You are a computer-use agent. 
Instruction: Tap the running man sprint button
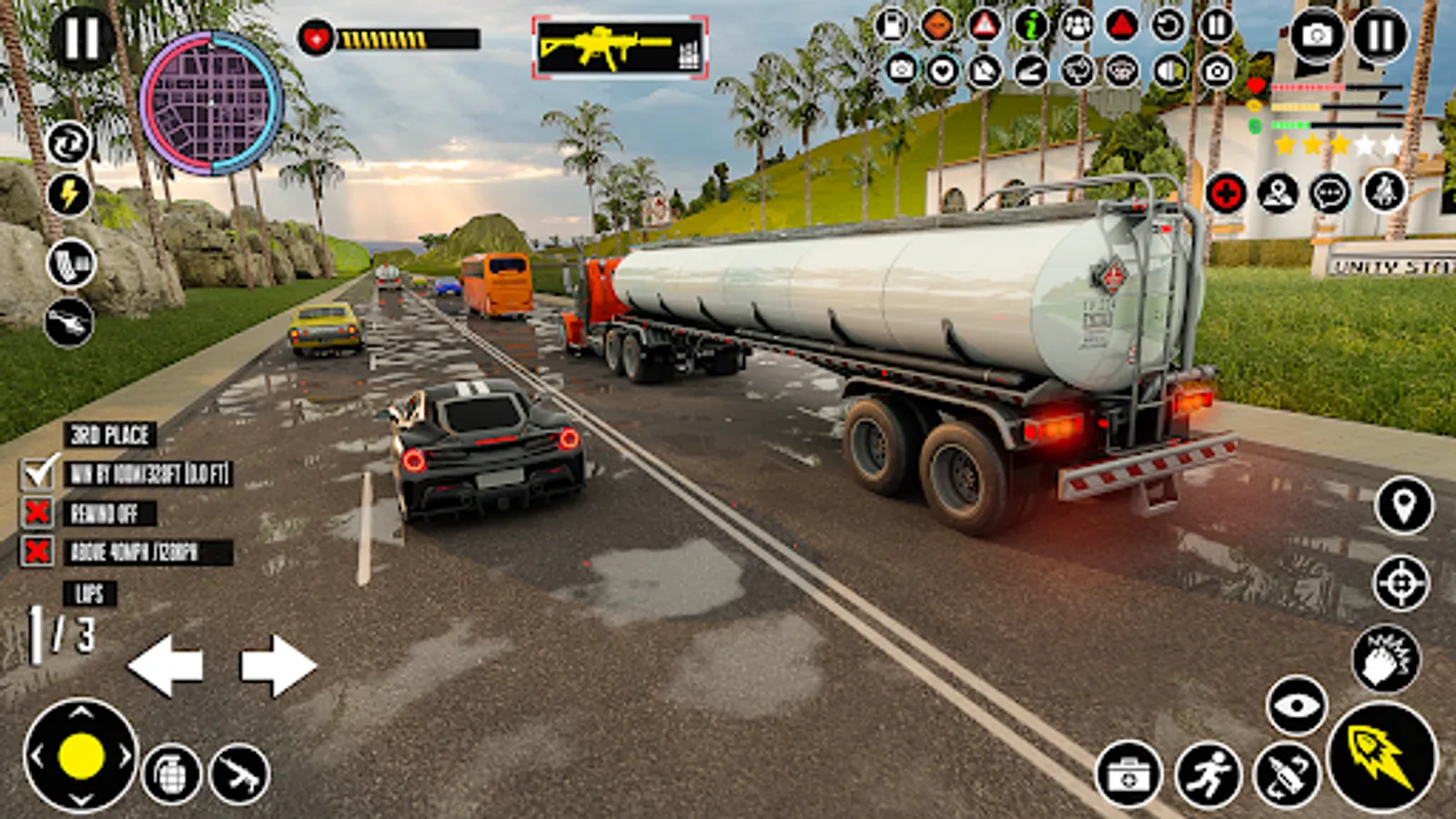[1208, 775]
